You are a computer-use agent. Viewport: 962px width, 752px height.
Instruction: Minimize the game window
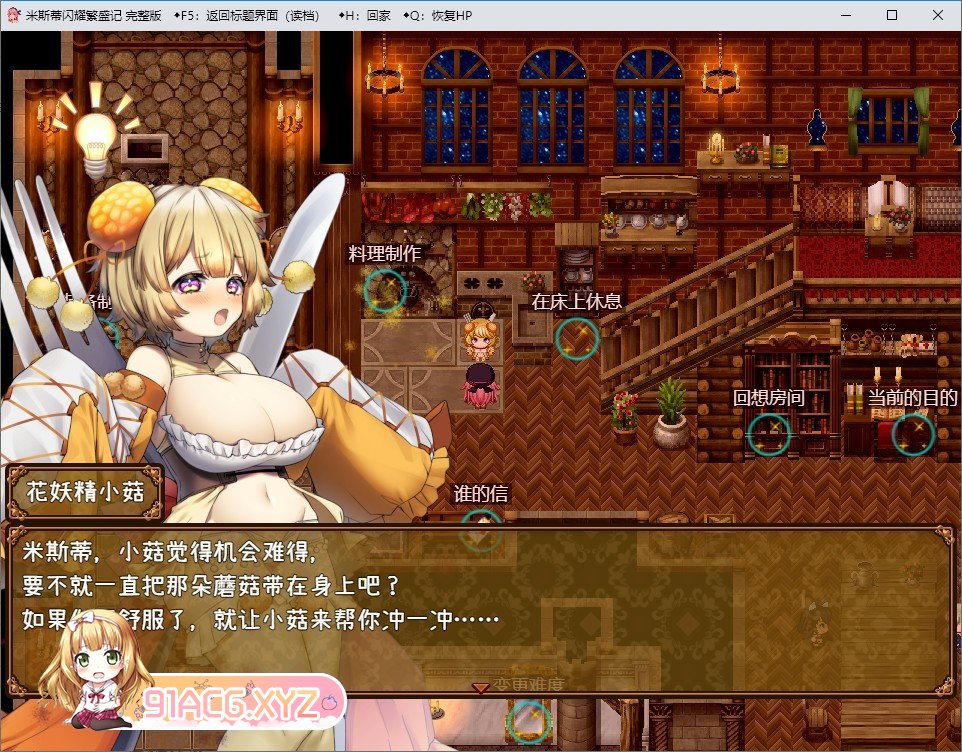(x=845, y=15)
